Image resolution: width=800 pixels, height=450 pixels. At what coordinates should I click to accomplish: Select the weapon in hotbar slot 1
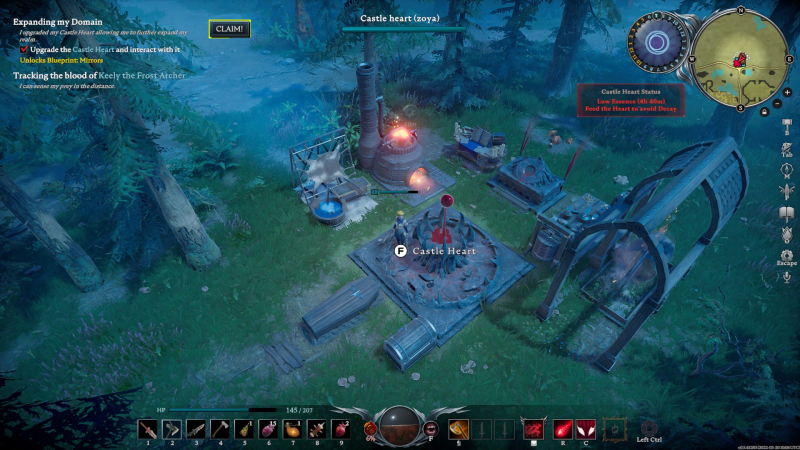(x=148, y=429)
